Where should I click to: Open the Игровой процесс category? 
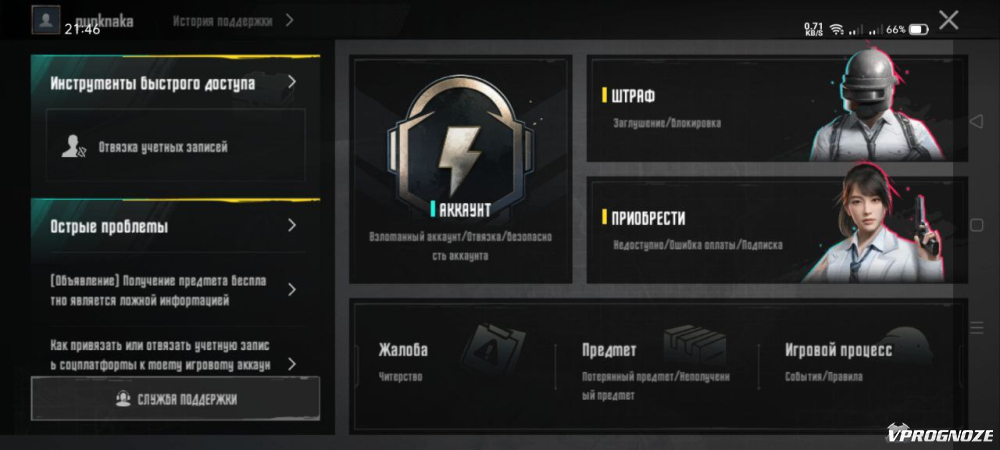[858, 362]
